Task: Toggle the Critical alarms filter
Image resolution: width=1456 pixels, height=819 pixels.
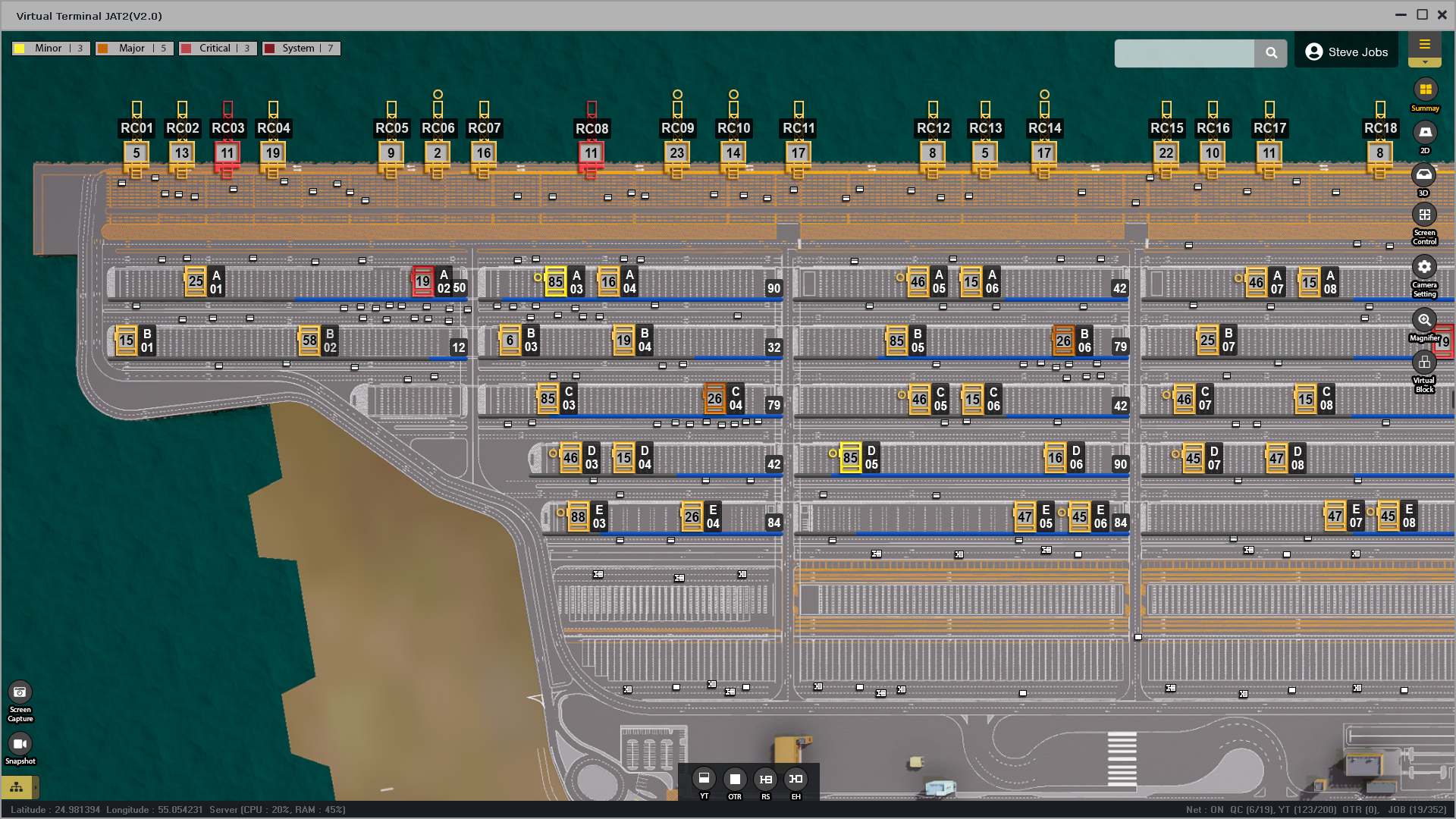Action: click(x=218, y=49)
